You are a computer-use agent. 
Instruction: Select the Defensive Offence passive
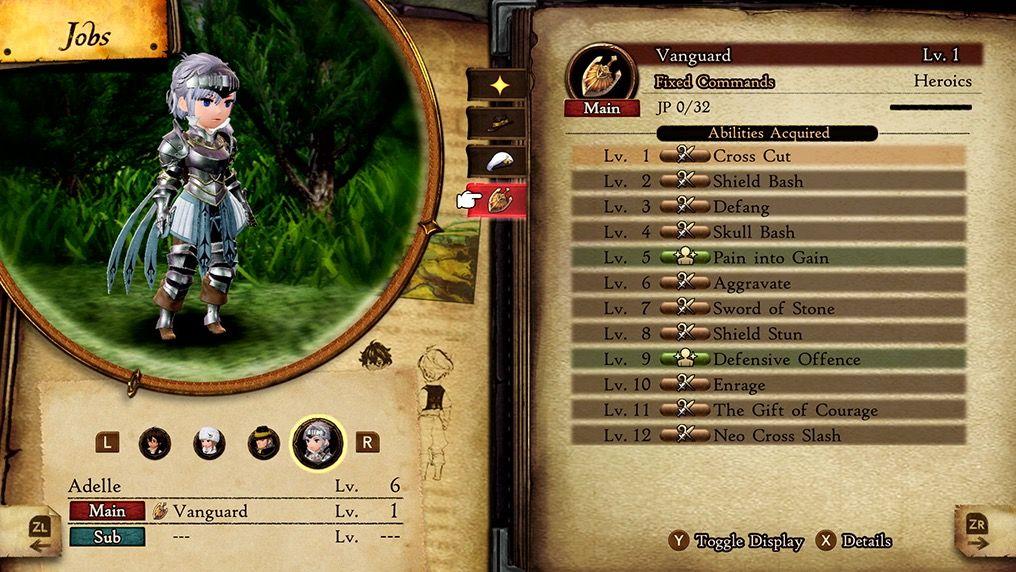[768, 359]
